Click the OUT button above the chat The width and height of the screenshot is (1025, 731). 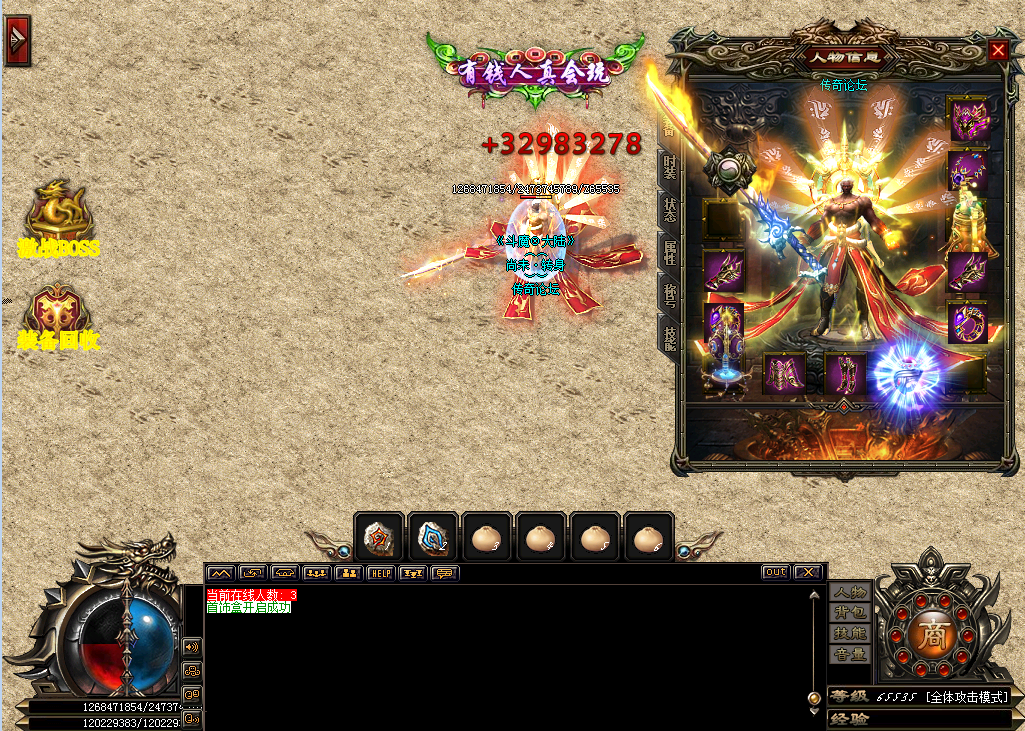pos(775,573)
